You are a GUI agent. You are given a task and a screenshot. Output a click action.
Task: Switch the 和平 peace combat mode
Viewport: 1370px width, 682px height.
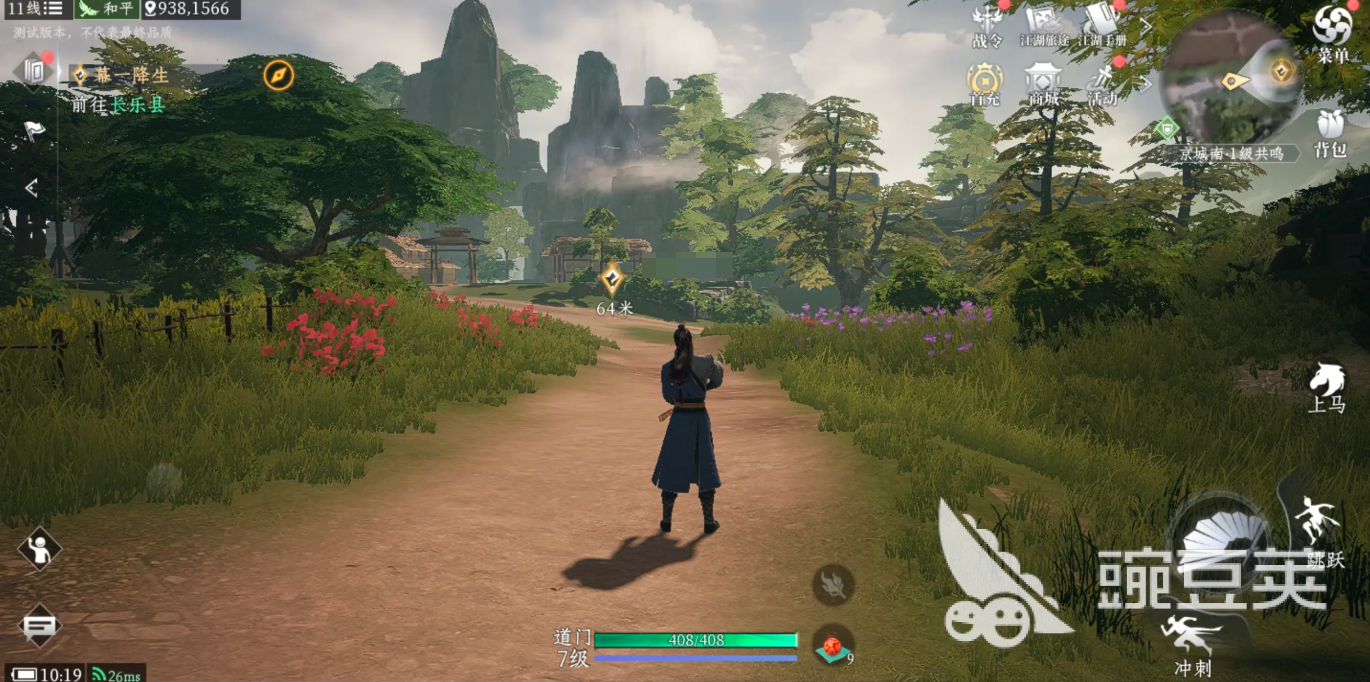pyautogui.click(x=106, y=9)
